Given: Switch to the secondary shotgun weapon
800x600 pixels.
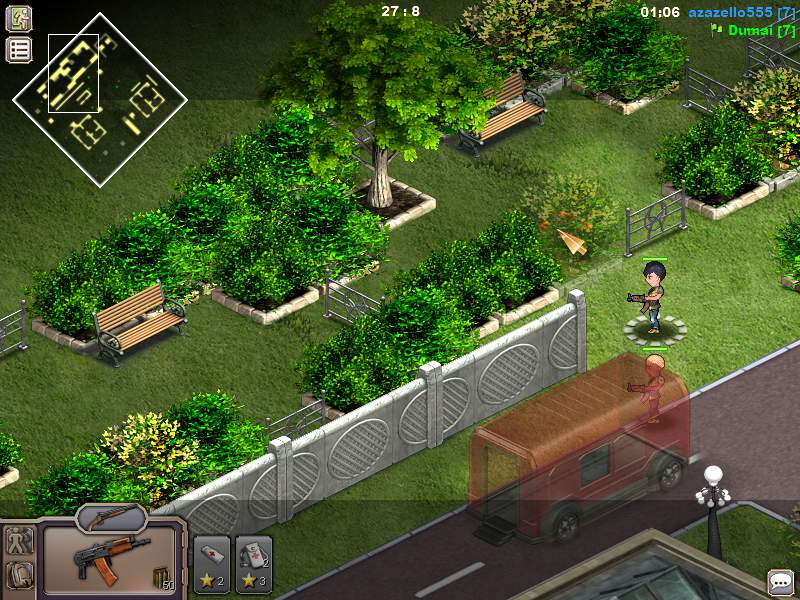Looking at the screenshot, I should 111,517.
